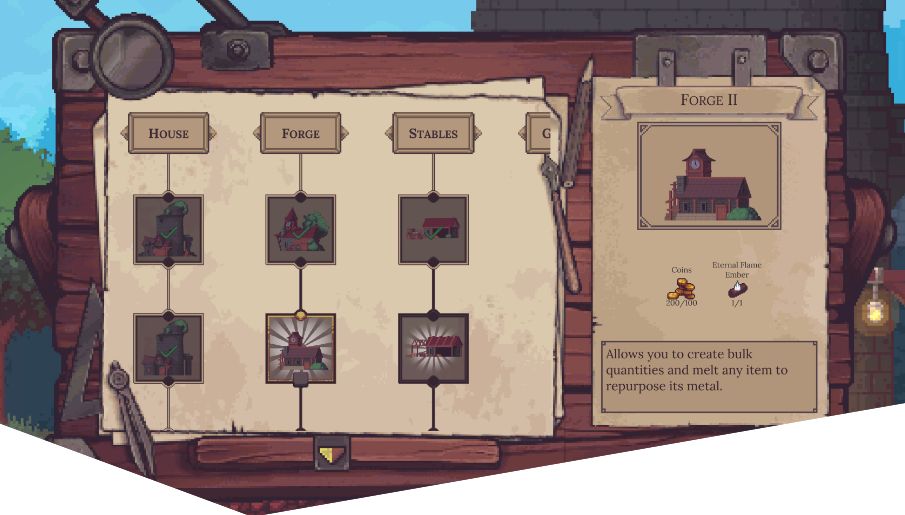Click the Coins cost icon
The height and width of the screenshot is (515, 905).
pos(680,286)
